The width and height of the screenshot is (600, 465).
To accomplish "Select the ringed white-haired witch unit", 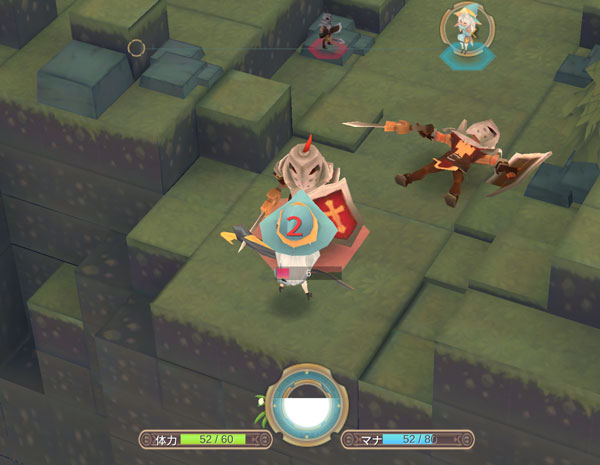I will click(x=461, y=30).
